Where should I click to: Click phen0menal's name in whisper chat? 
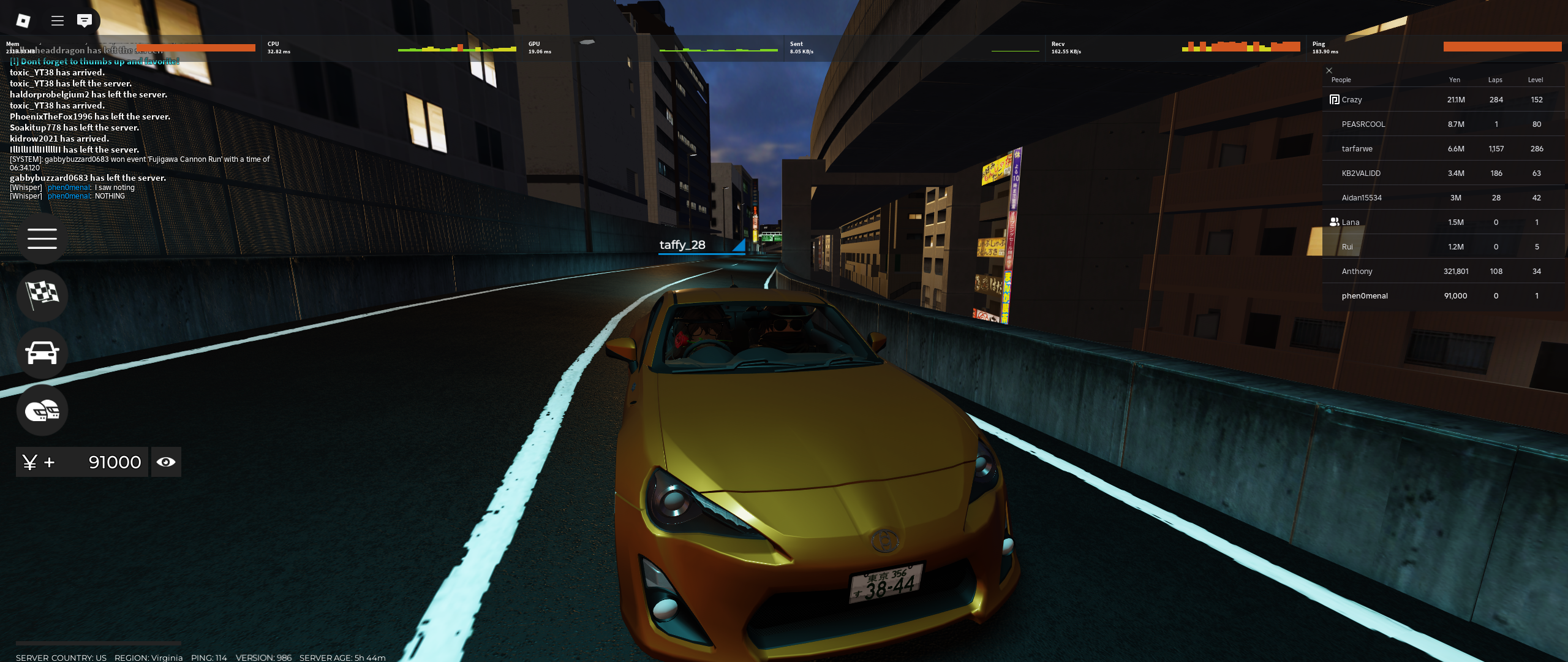pos(69,188)
